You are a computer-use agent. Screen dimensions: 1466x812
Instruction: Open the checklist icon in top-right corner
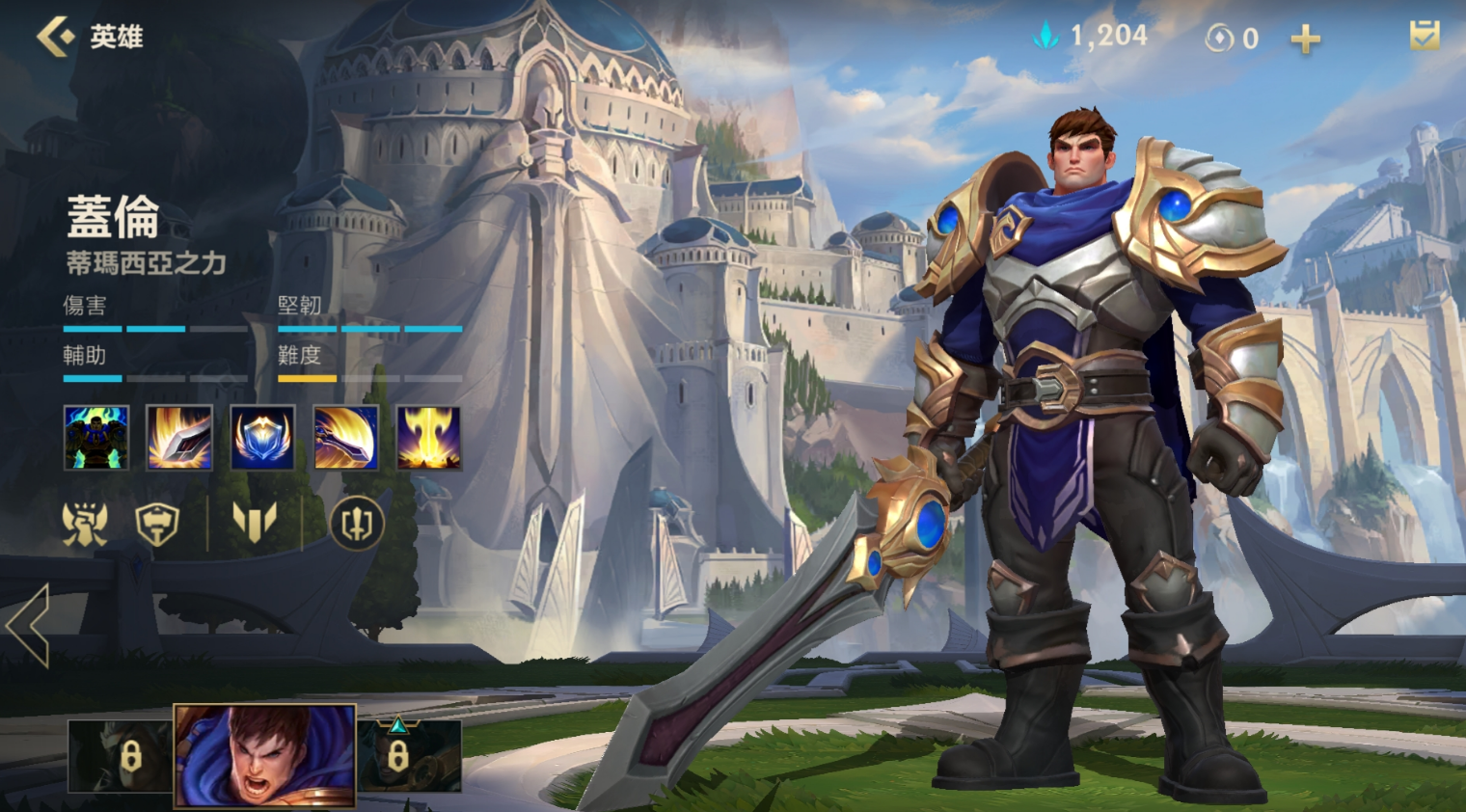(x=1424, y=37)
